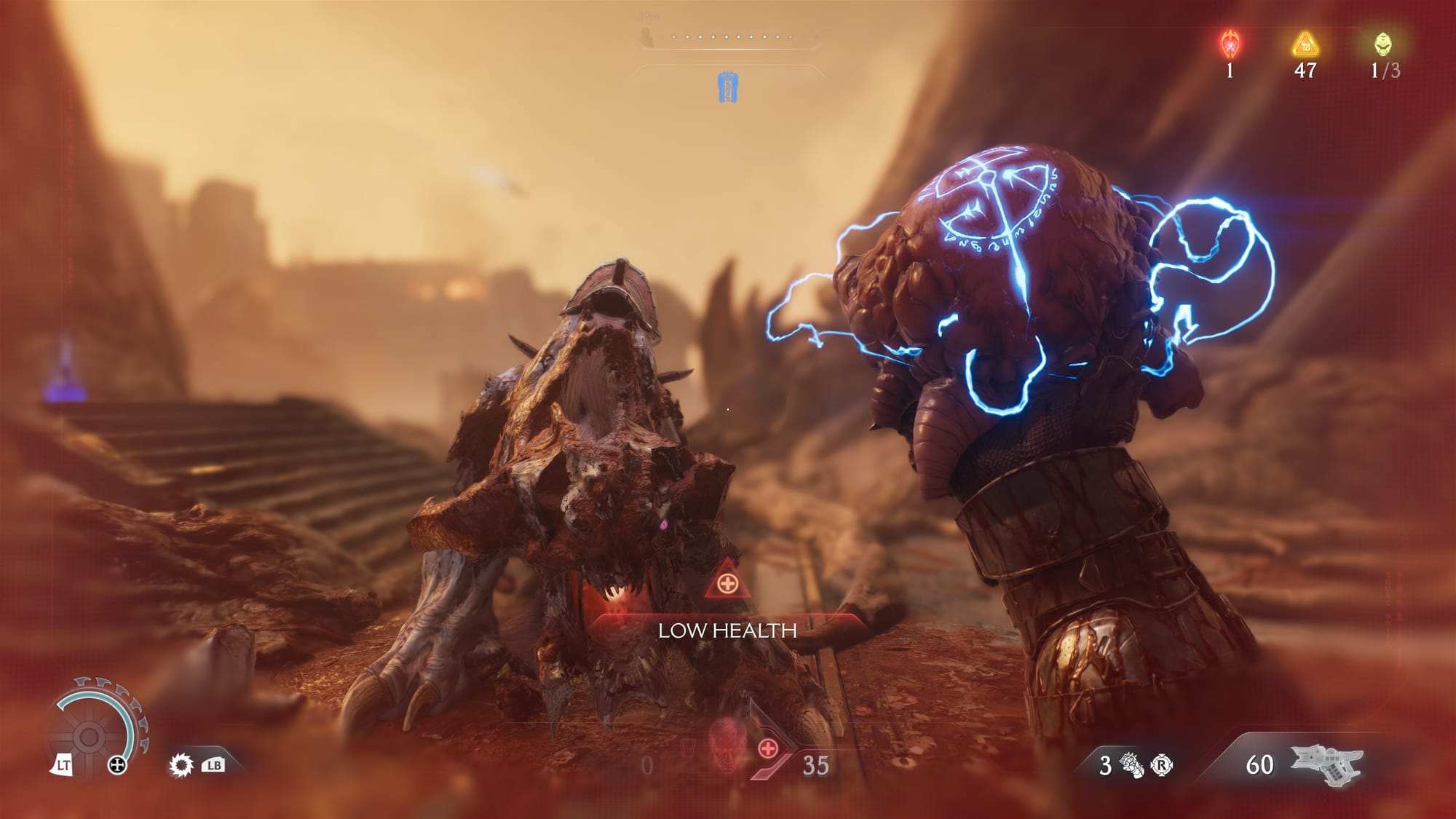Select the gold triangle currency icon
This screenshot has height=819, width=1456.
coord(1305,44)
